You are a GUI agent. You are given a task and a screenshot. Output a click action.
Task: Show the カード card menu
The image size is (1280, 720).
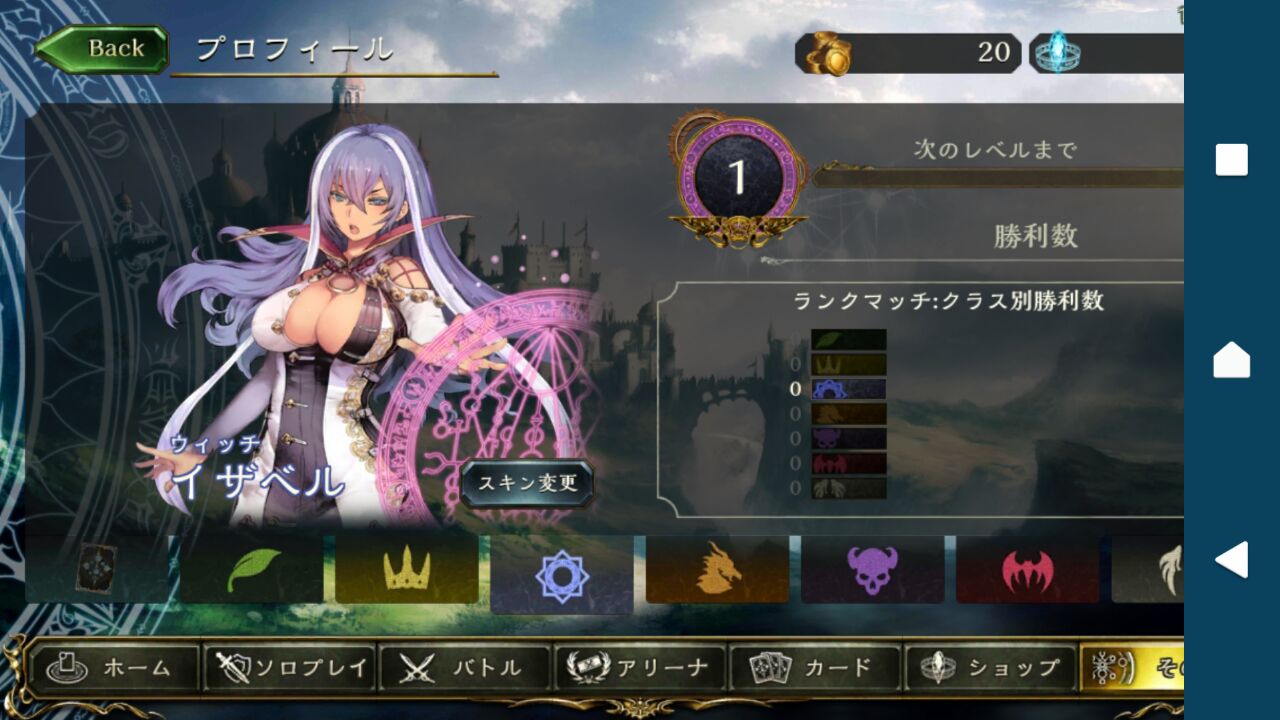814,668
